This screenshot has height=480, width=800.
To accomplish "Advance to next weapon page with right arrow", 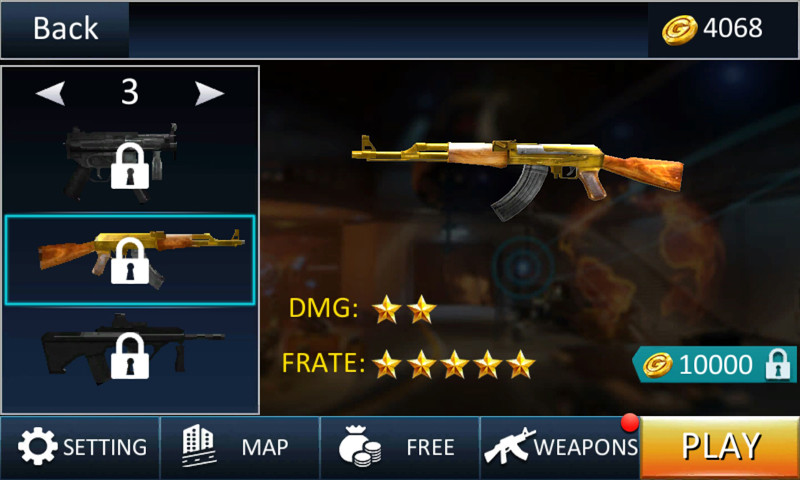I will click(x=209, y=93).
